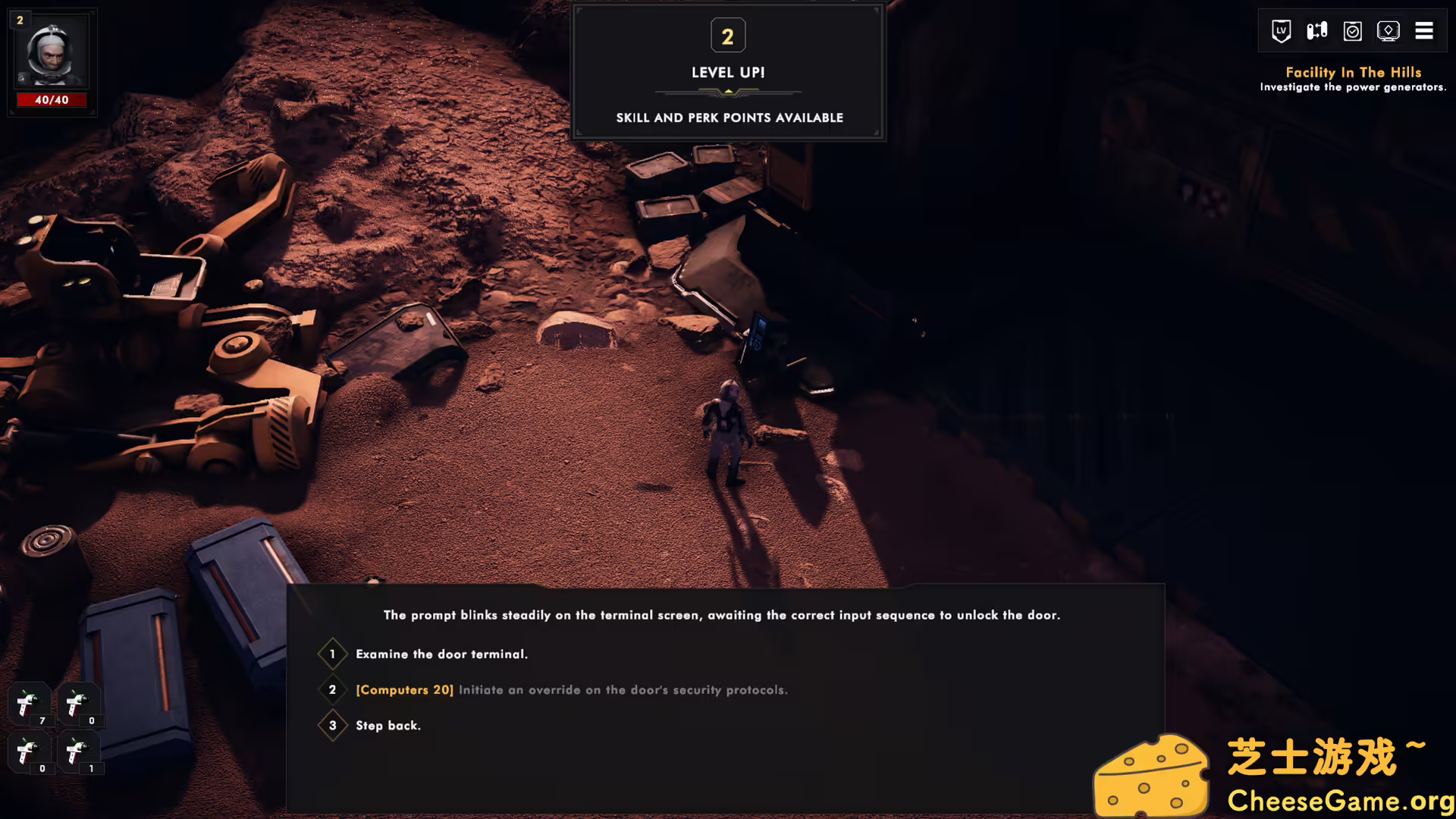The image size is (1456, 819).
Task: Open the companion swap icon
Action: coord(1316,31)
